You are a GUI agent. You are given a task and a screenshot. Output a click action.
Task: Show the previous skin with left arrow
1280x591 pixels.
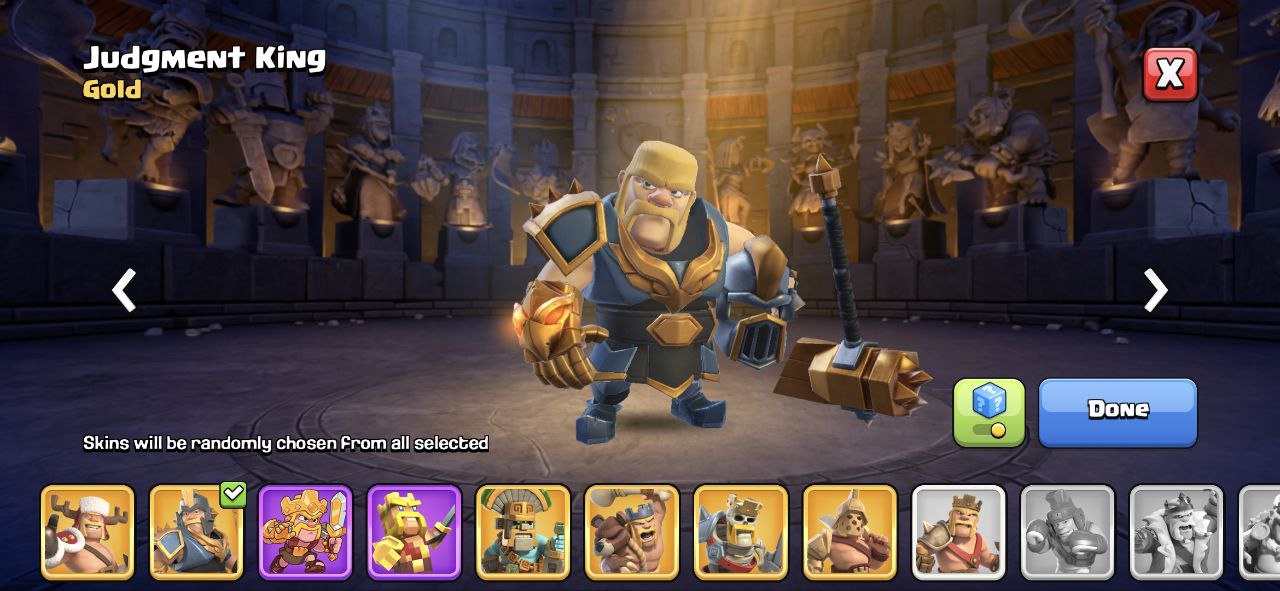pos(124,291)
